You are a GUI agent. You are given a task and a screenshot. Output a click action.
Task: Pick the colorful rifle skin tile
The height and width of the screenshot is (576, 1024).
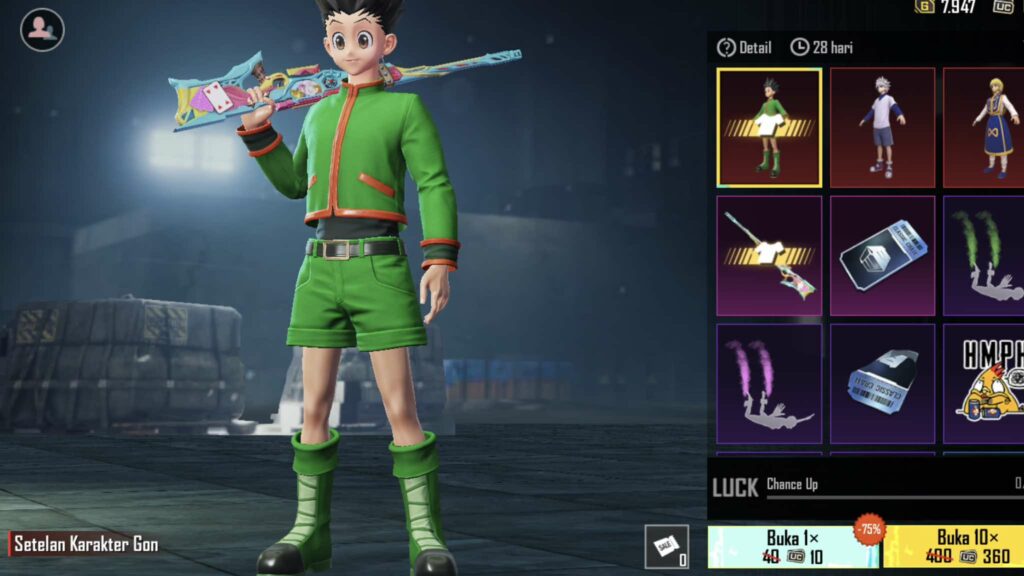click(769, 256)
